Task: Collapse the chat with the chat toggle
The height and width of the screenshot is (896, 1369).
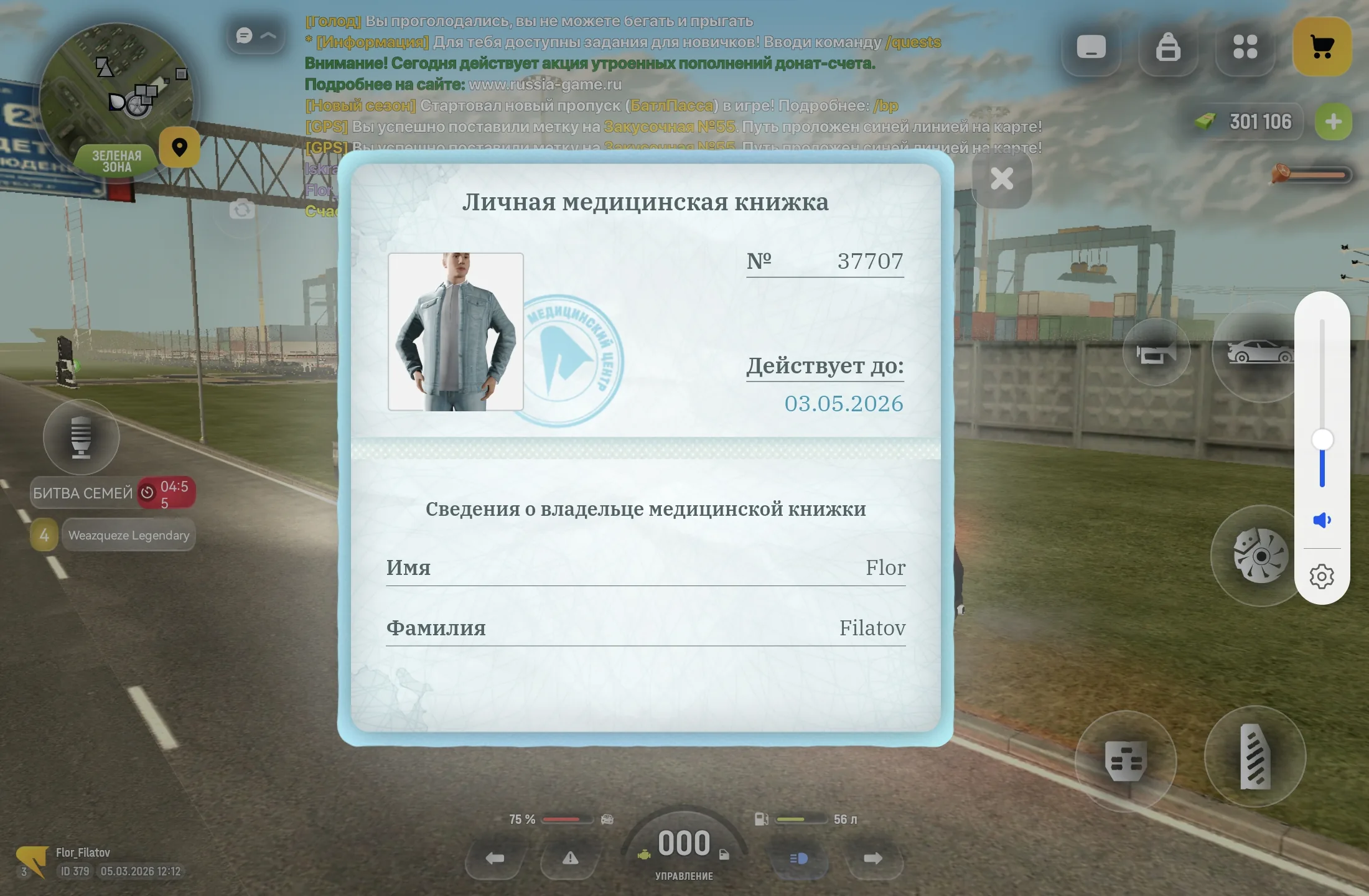Action: tap(256, 35)
